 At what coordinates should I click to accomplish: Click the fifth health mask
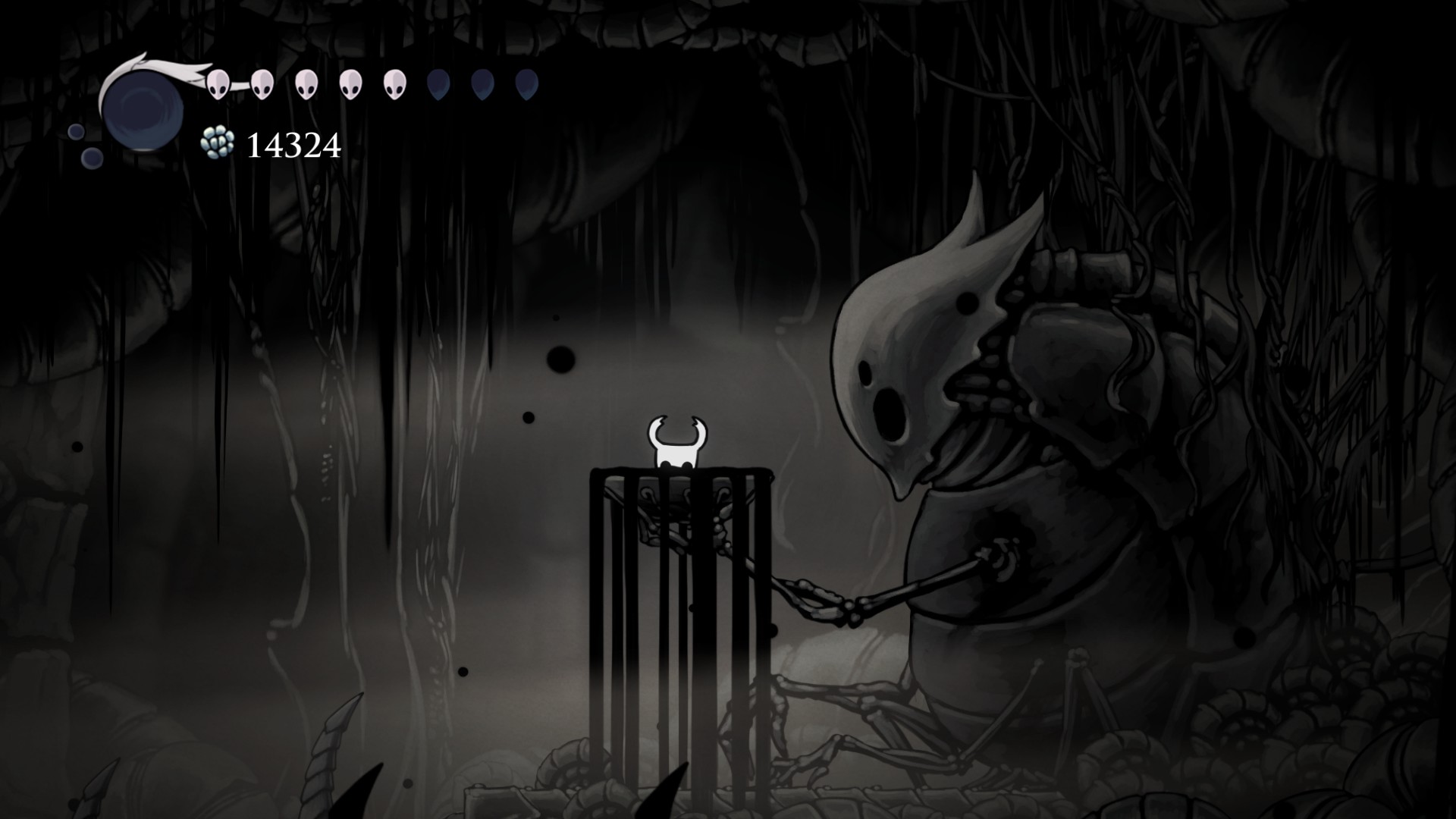pos(394,83)
